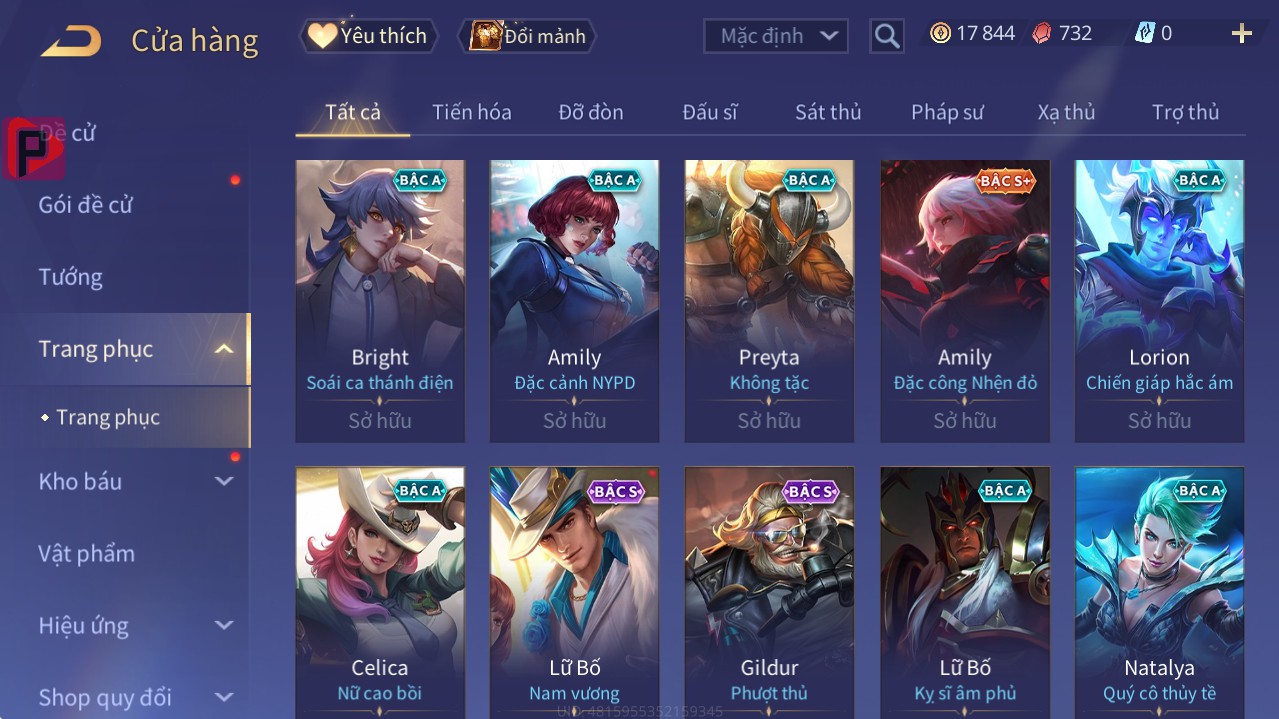Go back using the return arrow
Image resolution: width=1279 pixels, height=719 pixels.
(x=71, y=40)
